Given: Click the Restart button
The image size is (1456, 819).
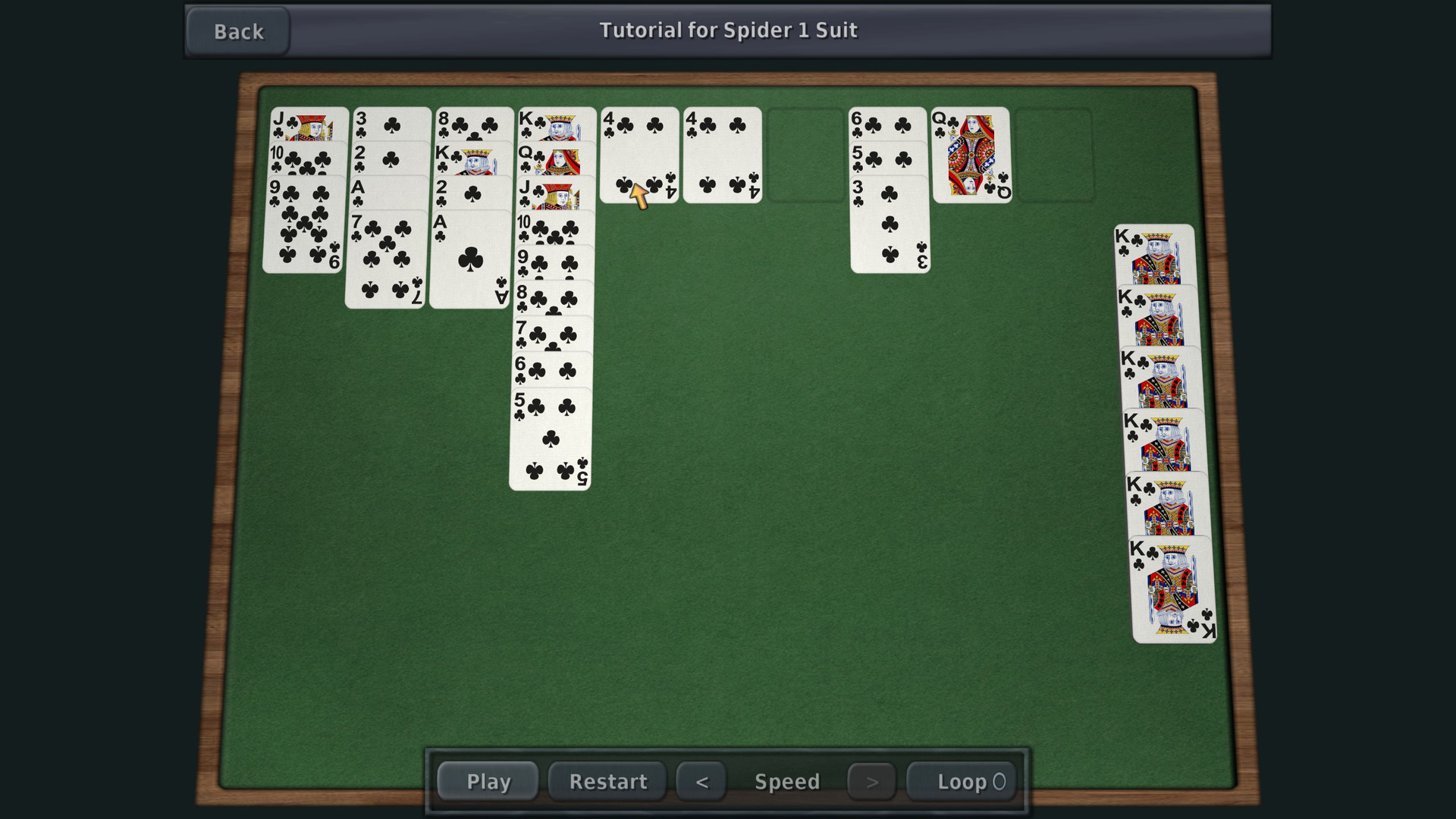Looking at the screenshot, I should (607, 781).
